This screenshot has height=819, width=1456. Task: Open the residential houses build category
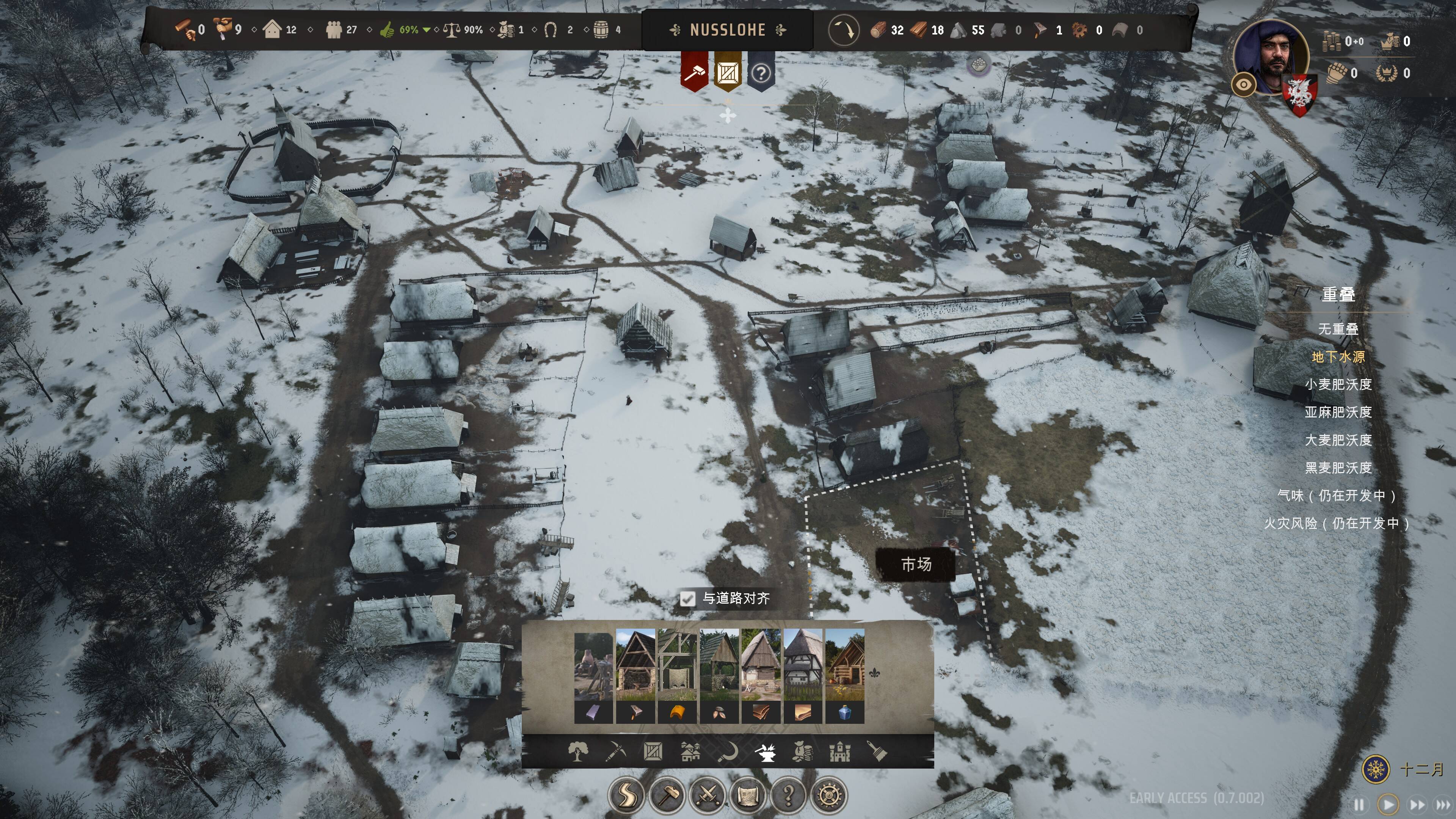coord(690,752)
